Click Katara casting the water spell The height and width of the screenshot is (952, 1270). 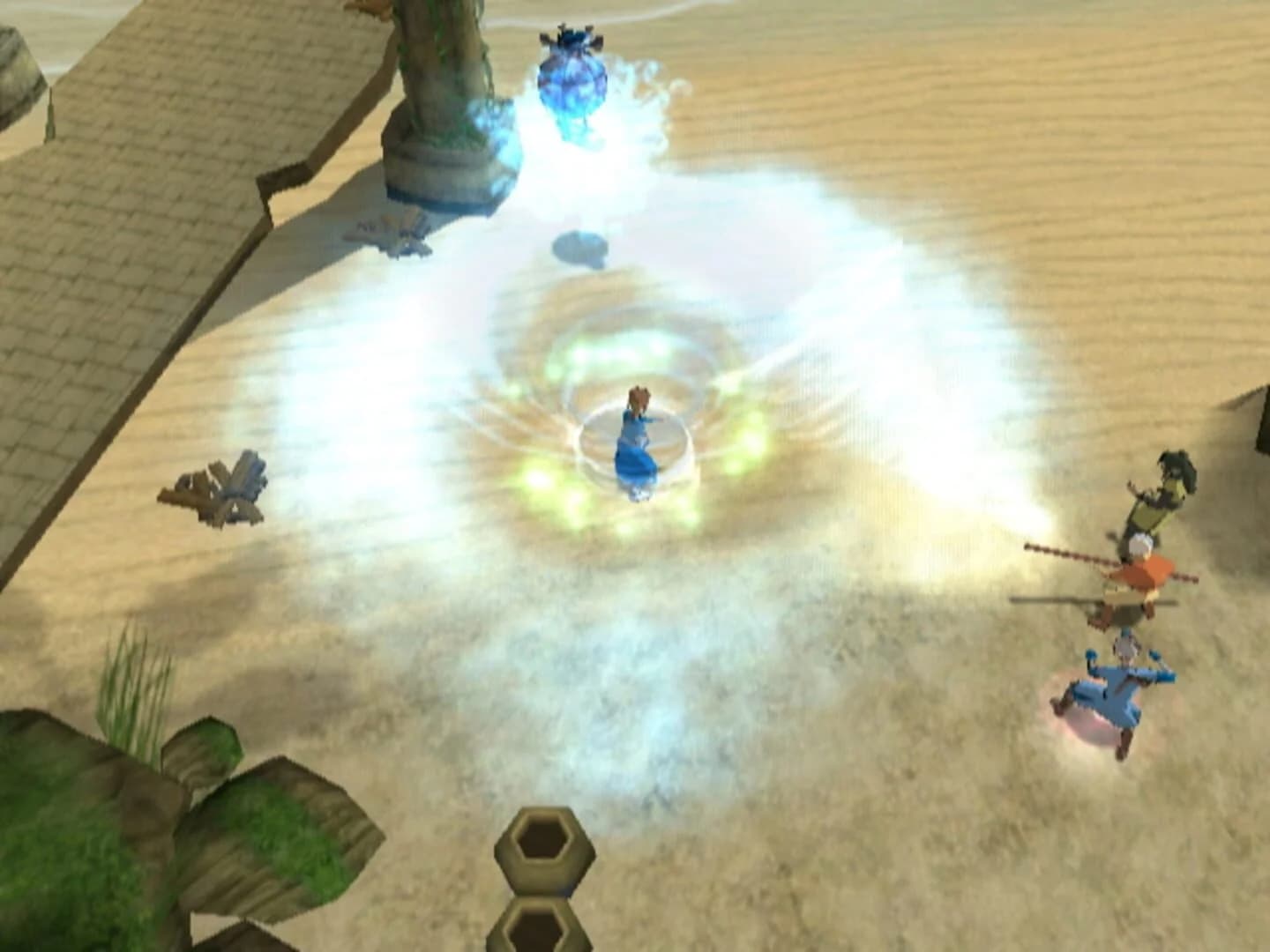(x=633, y=441)
